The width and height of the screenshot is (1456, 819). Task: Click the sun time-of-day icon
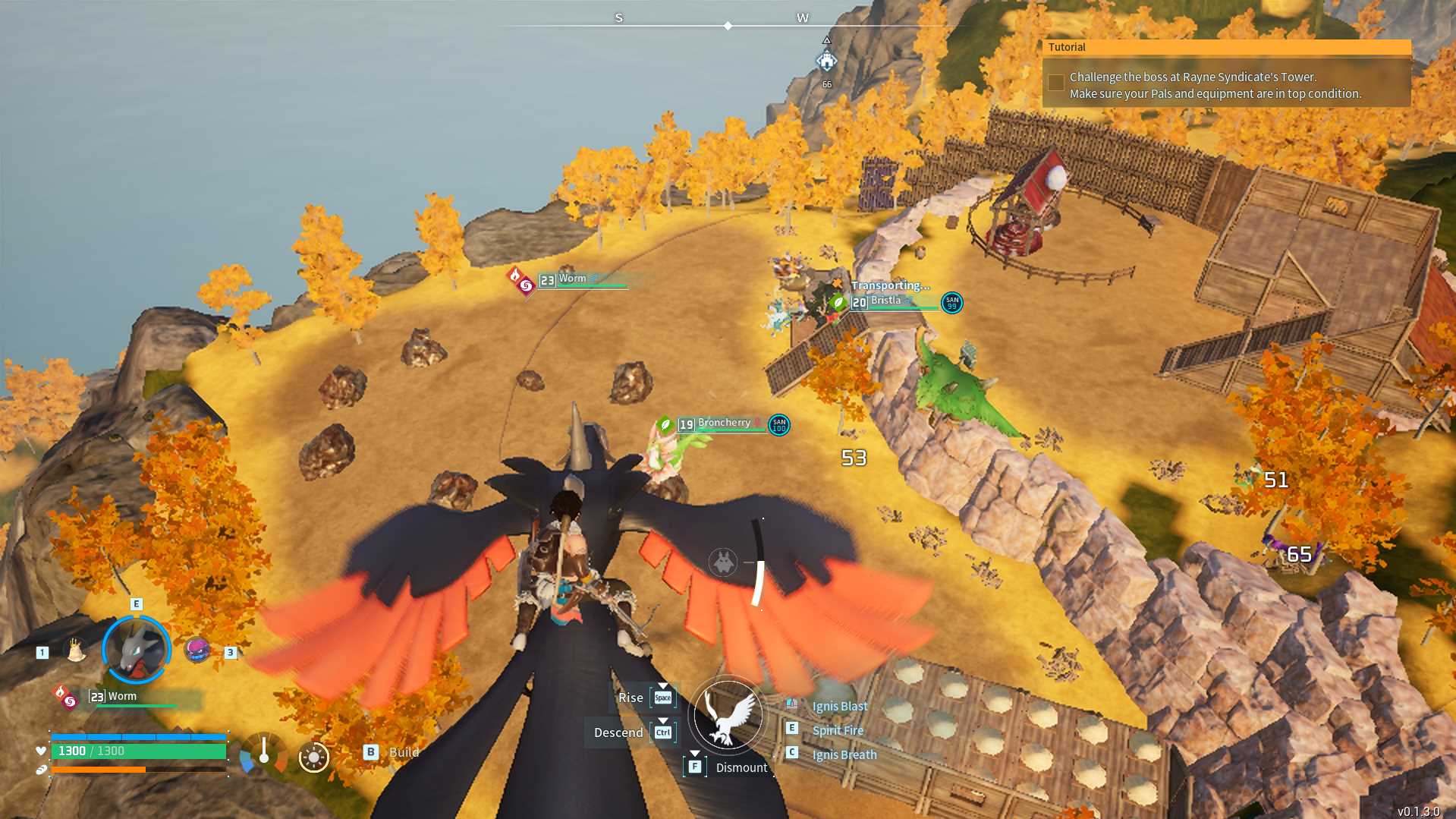313,757
